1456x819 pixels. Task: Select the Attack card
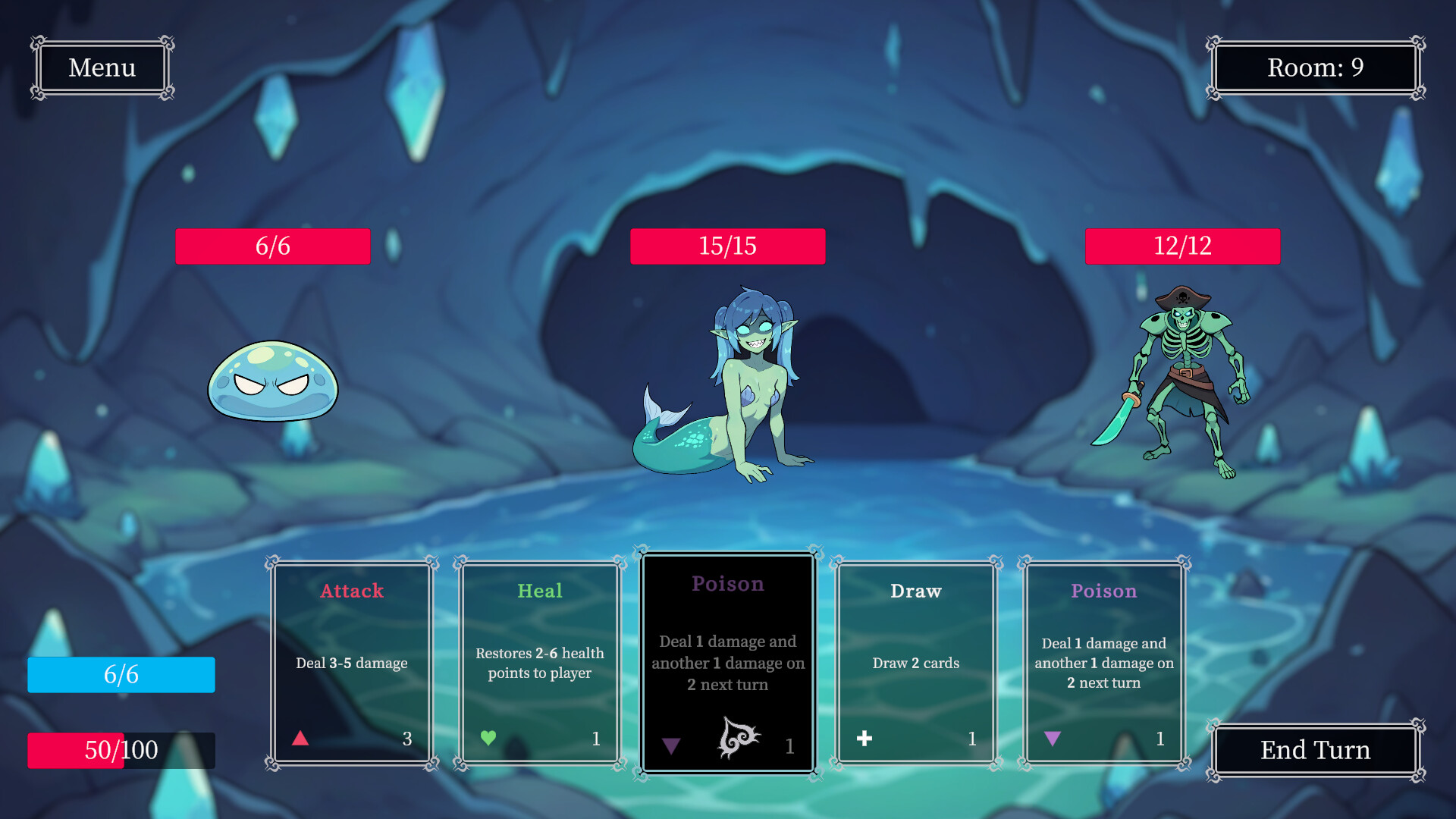pos(352,663)
